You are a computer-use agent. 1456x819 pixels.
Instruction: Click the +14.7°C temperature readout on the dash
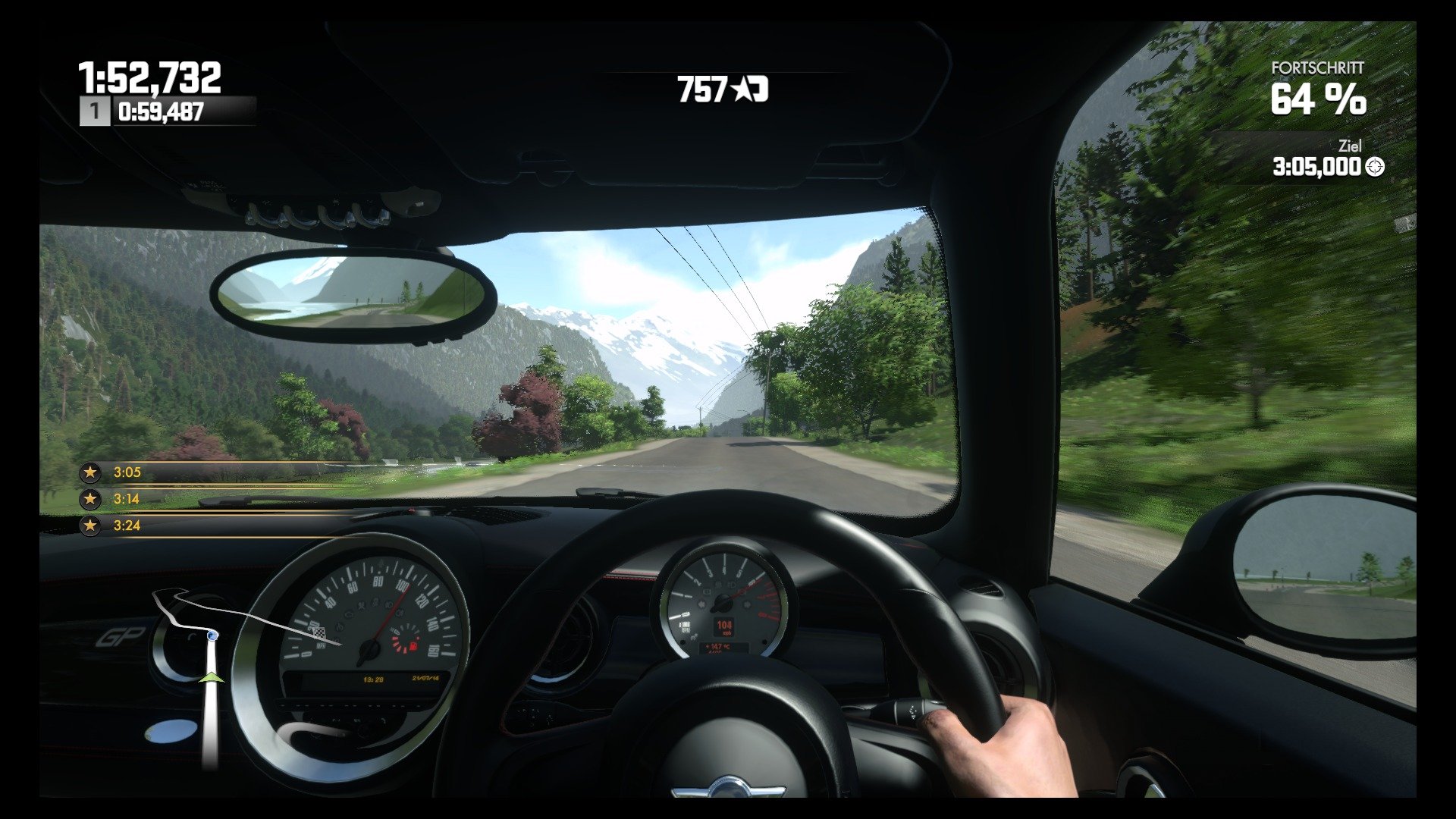click(x=718, y=646)
